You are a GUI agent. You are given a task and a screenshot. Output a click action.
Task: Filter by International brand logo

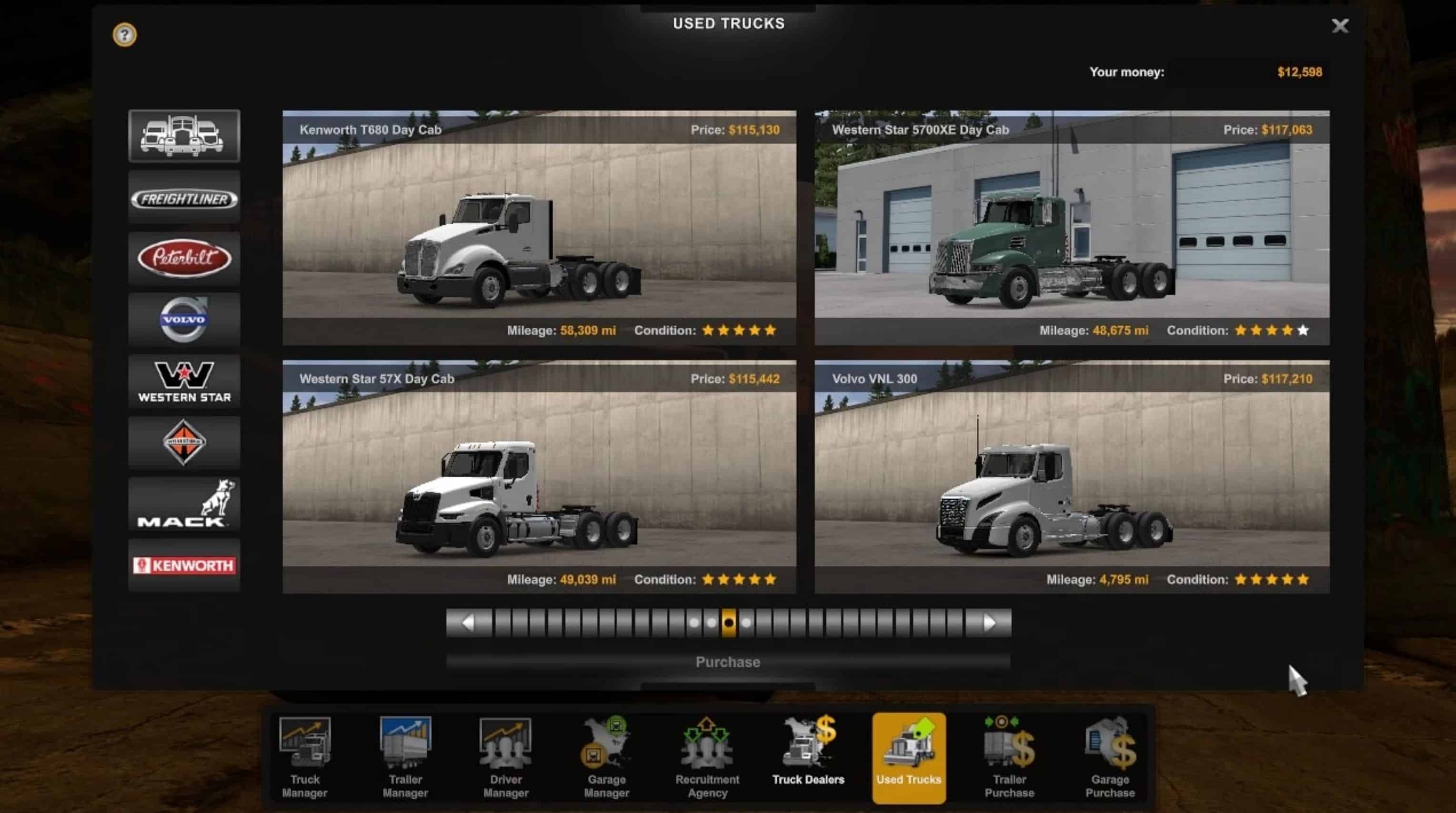pos(184,442)
